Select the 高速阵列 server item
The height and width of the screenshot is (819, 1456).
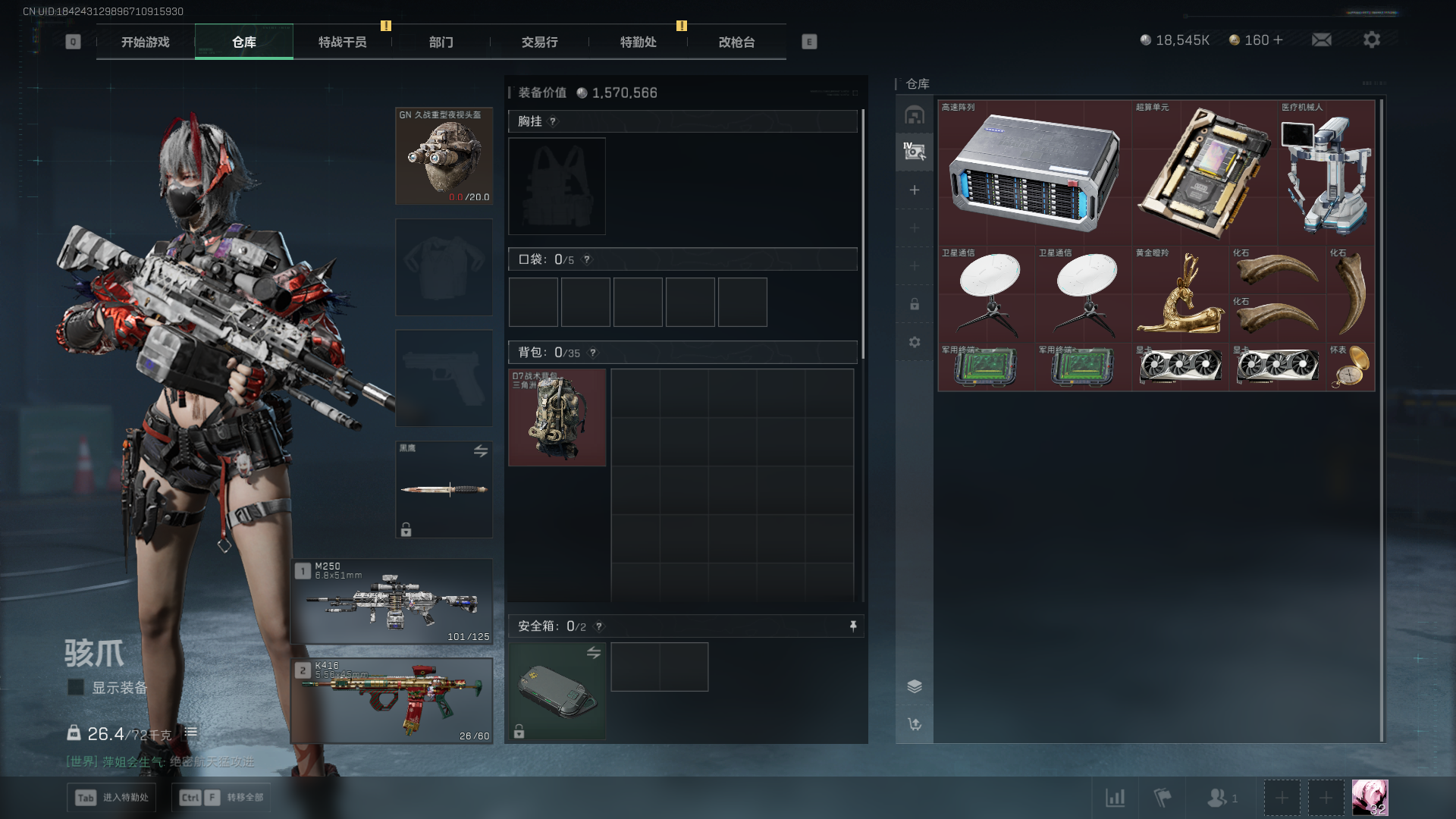(x=1034, y=173)
